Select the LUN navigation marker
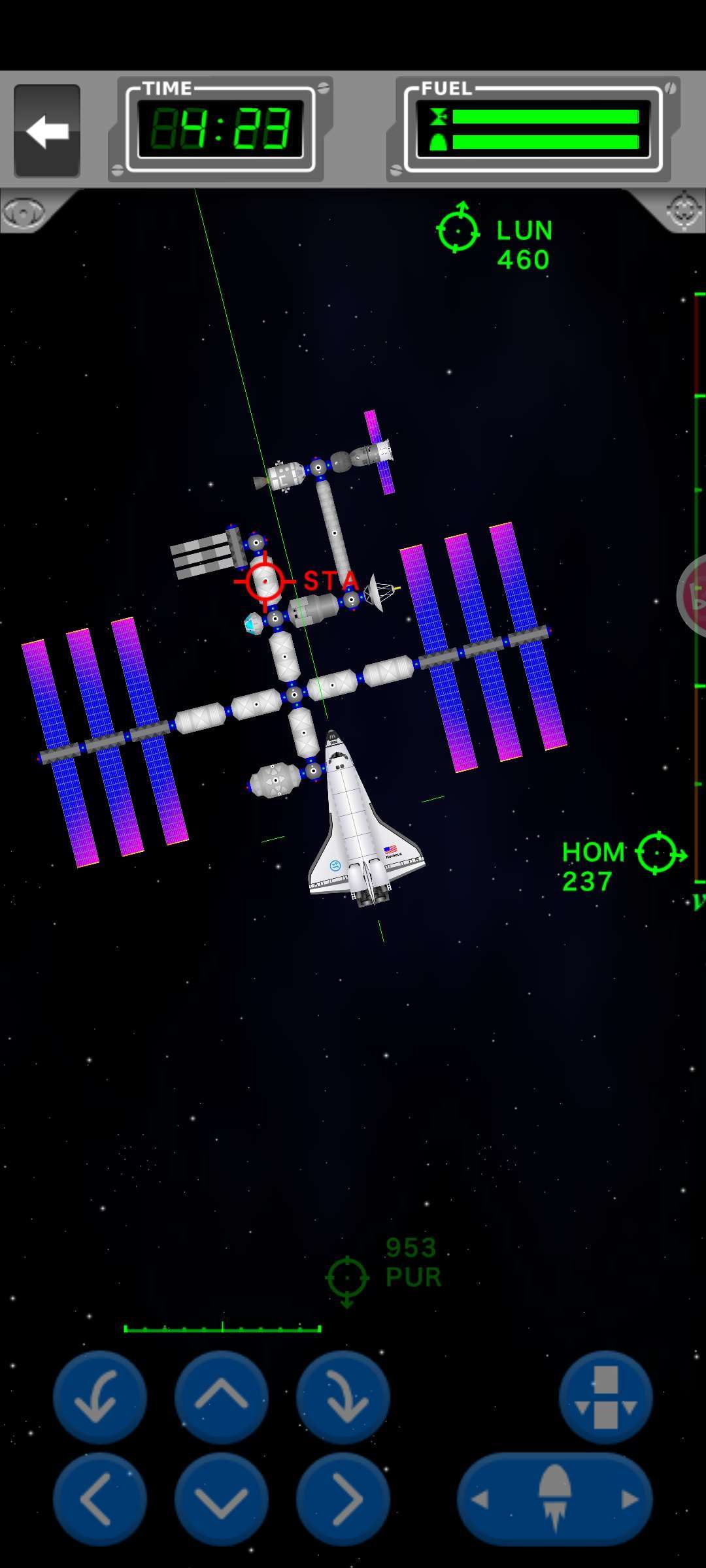706x1568 pixels. pos(458,230)
